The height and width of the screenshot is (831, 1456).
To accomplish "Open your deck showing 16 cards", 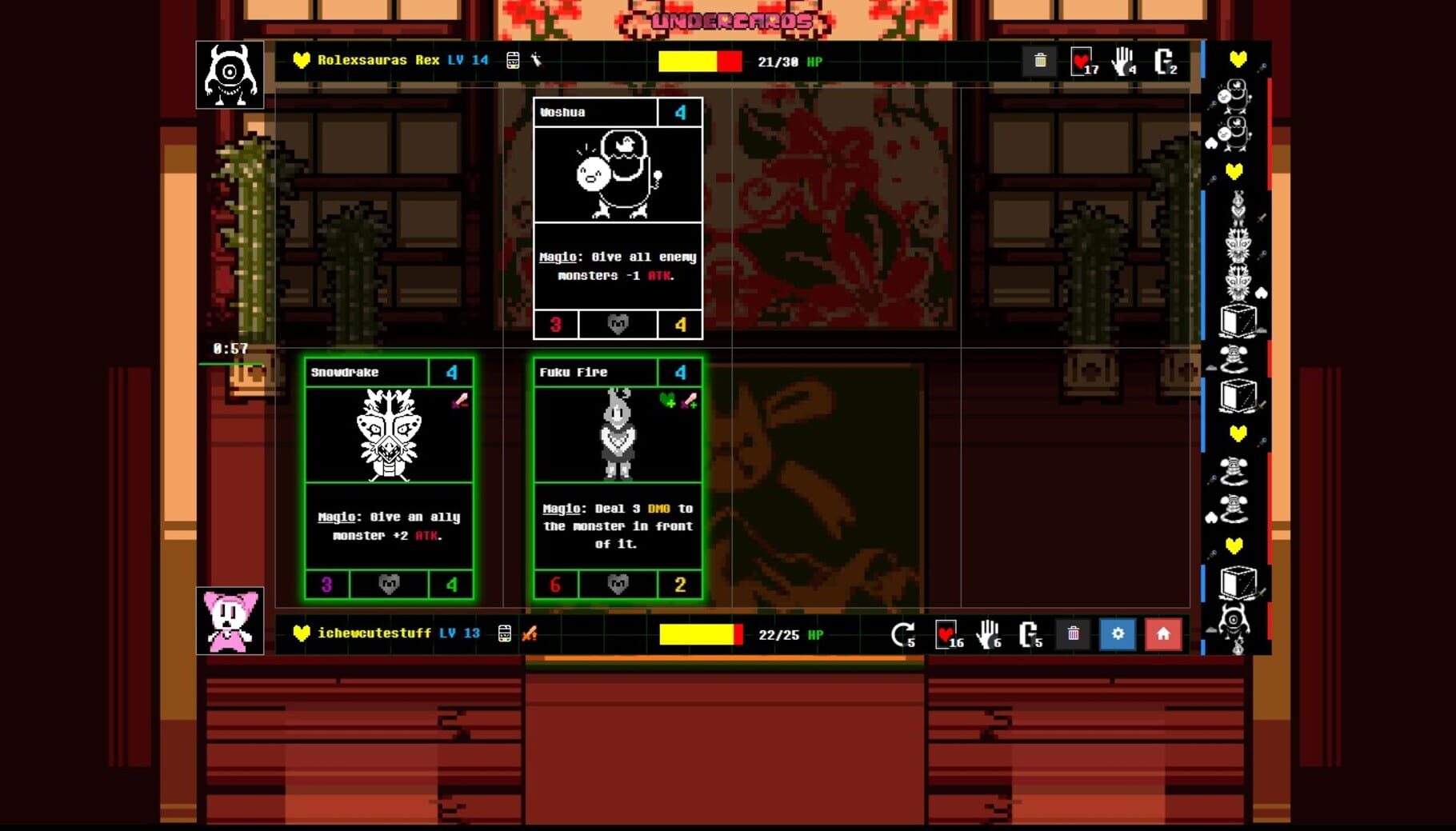I will (947, 634).
